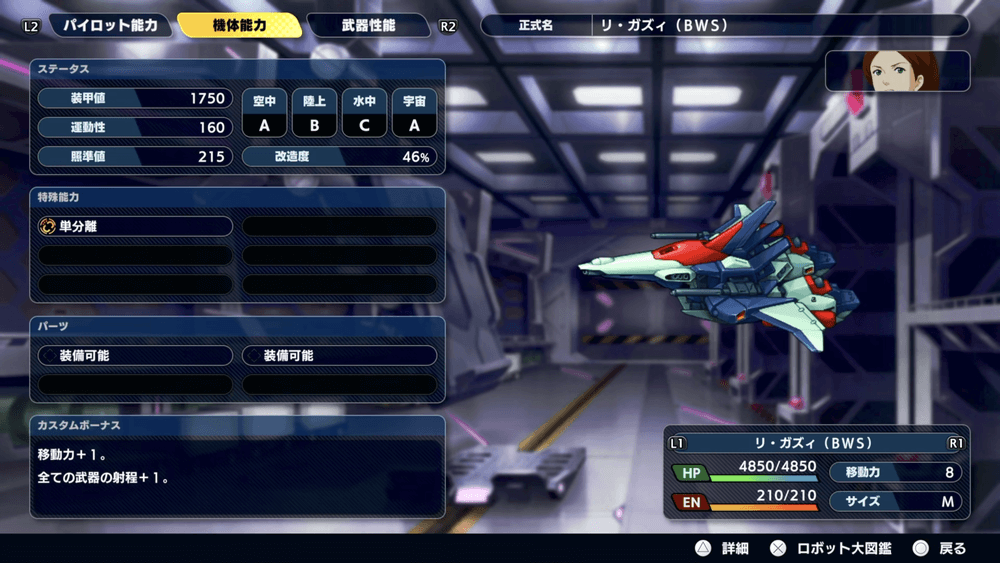Click the pilot portrait thumbnail
Screen dimensions: 1000x563
pyautogui.click(x=898, y=72)
